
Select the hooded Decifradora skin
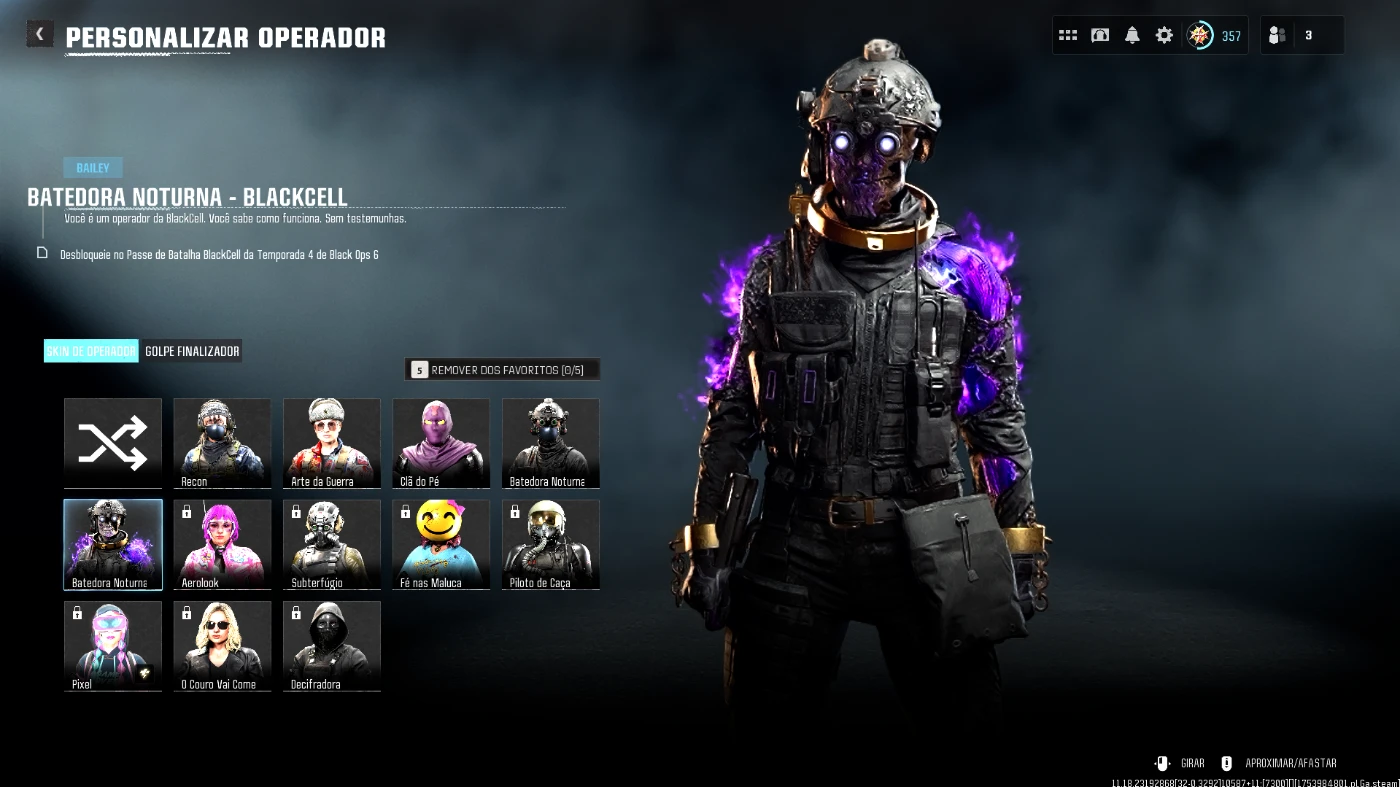pyautogui.click(x=332, y=645)
